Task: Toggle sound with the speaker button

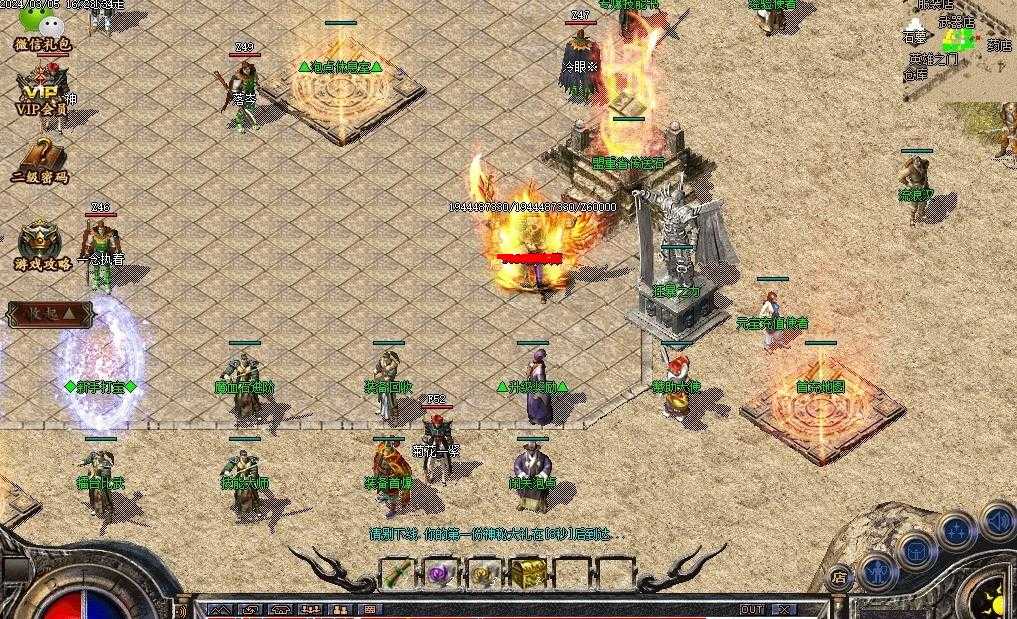Action: point(996,519)
